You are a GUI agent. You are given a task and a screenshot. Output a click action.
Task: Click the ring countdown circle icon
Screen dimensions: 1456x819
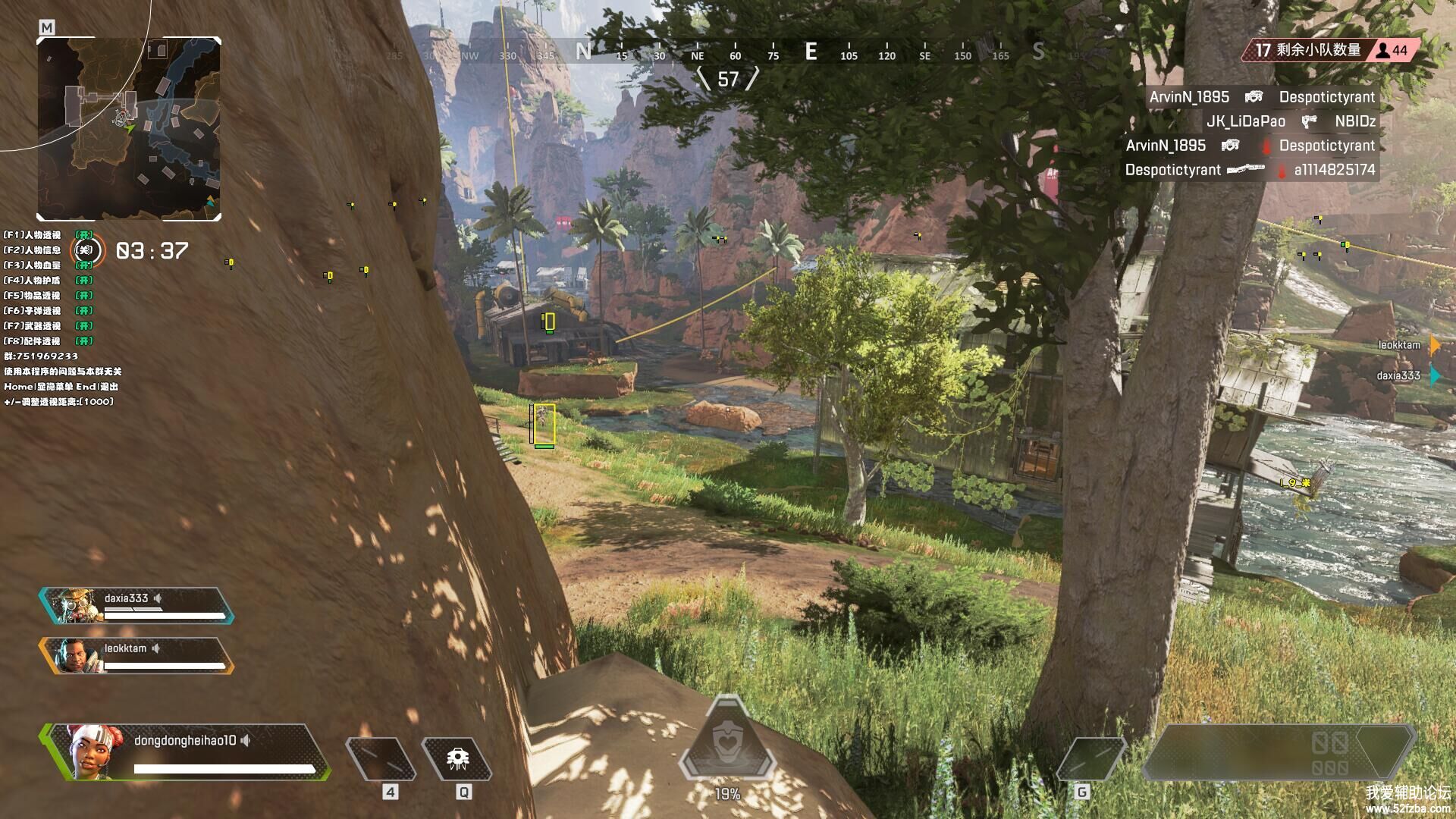pyautogui.click(x=86, y=250)
